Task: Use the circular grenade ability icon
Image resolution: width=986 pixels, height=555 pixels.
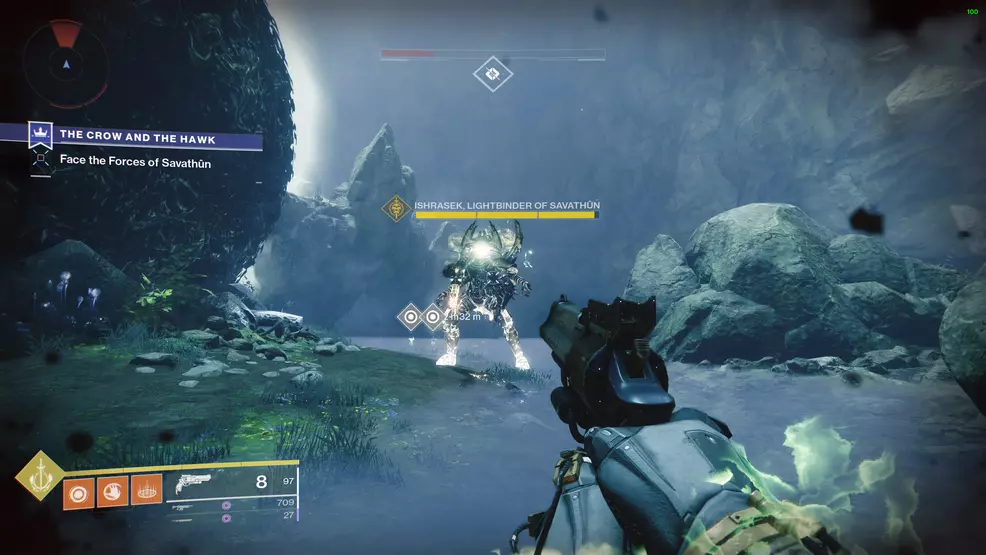Action: 80,492
